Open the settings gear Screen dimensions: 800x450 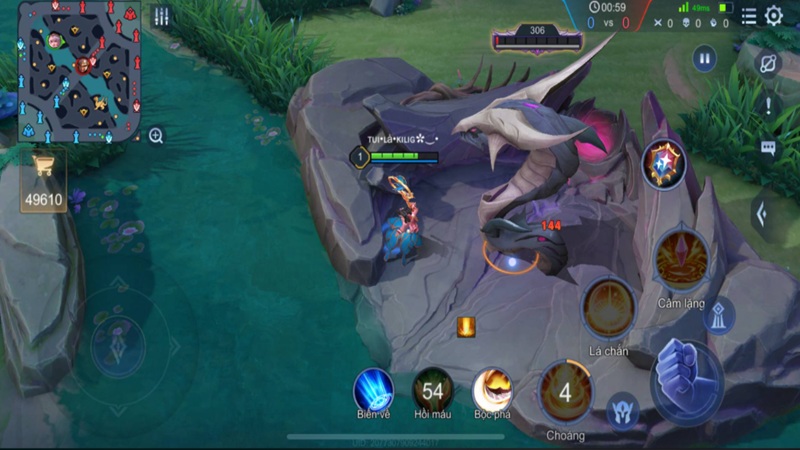coord(773,16)
